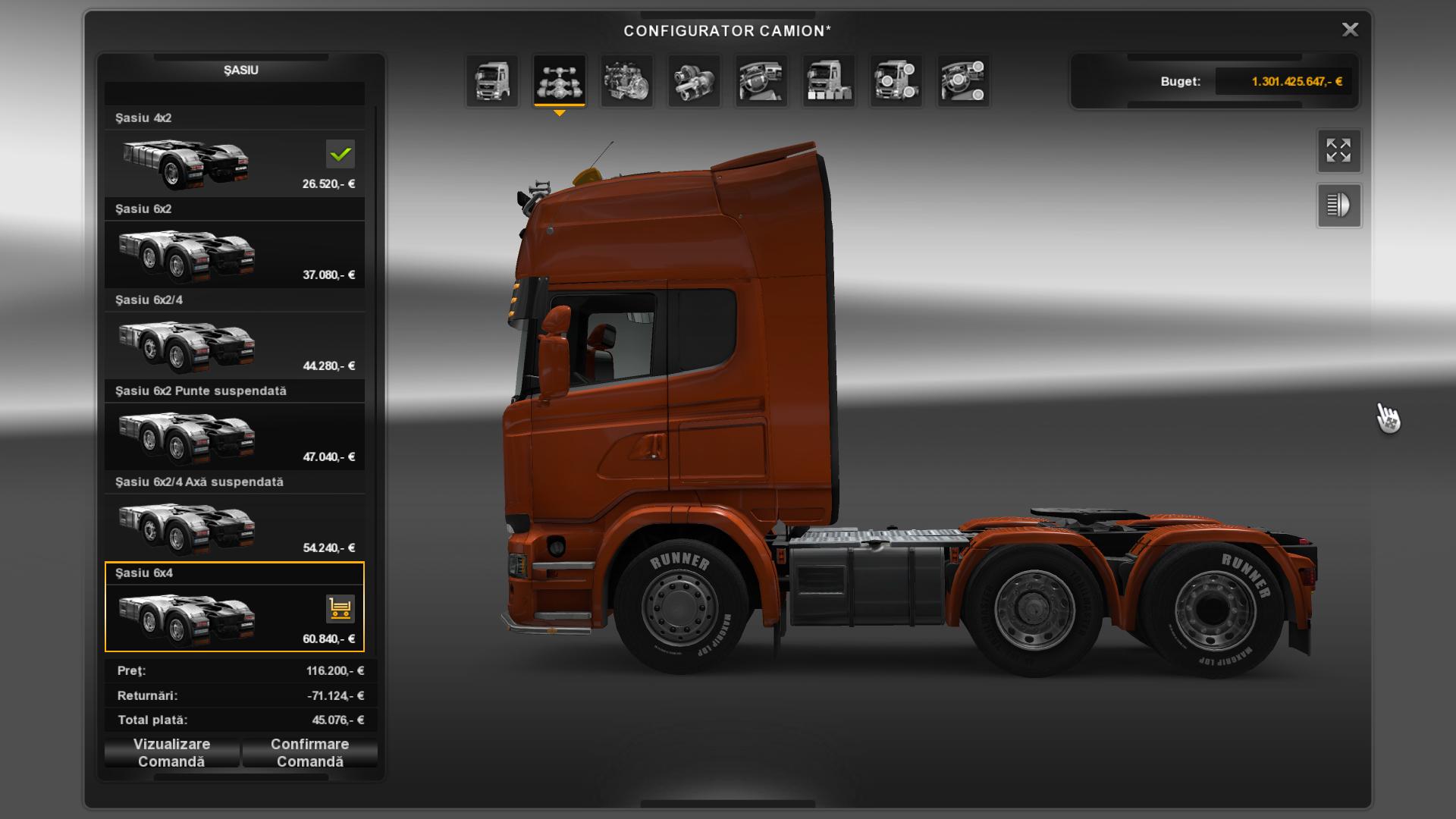The image size is (1456, 819).
Task: Open Vizualizare Comandă order review
Action: (172, 753)
